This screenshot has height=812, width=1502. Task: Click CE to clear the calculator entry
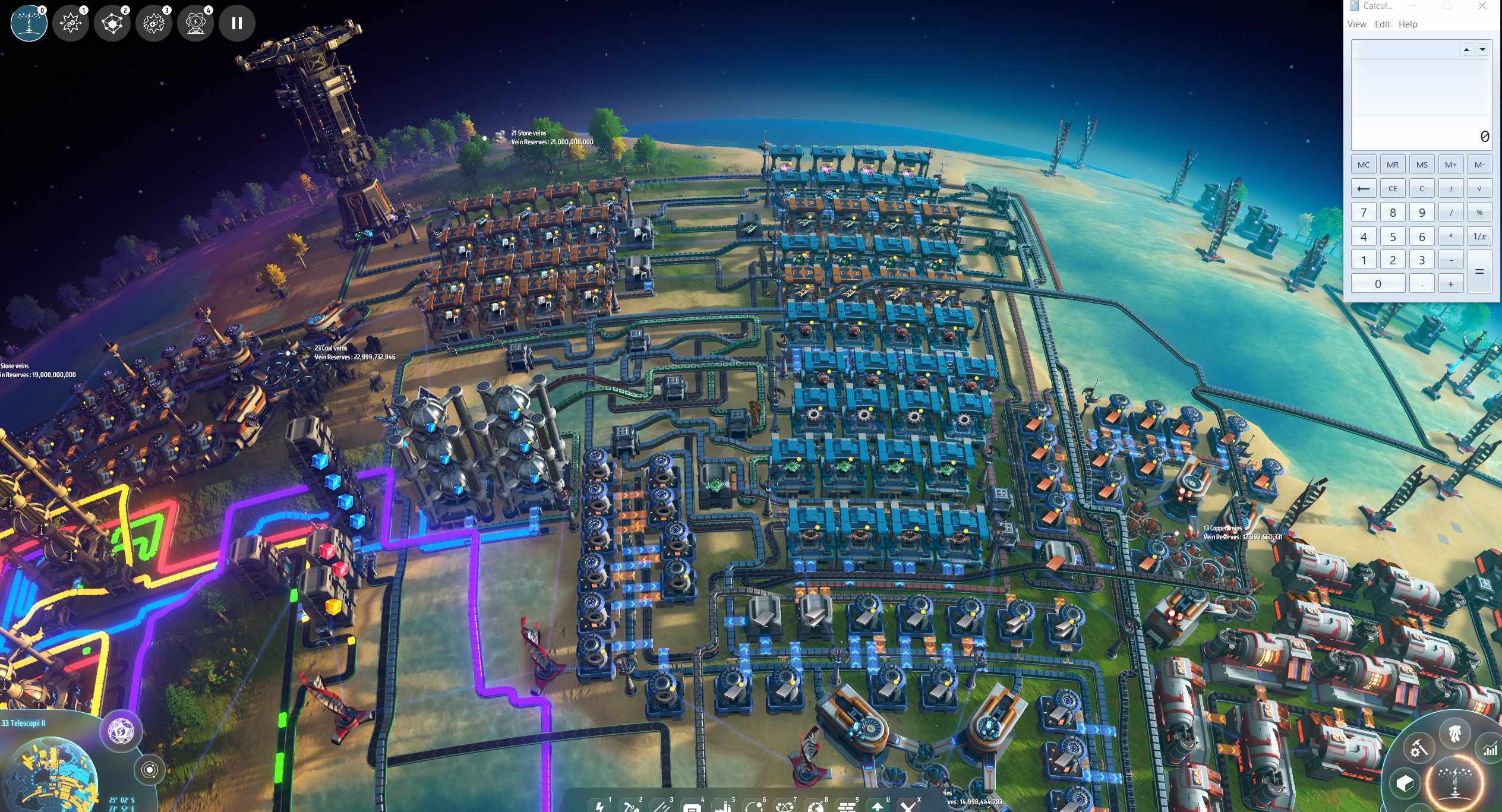tap(1392, 188)
